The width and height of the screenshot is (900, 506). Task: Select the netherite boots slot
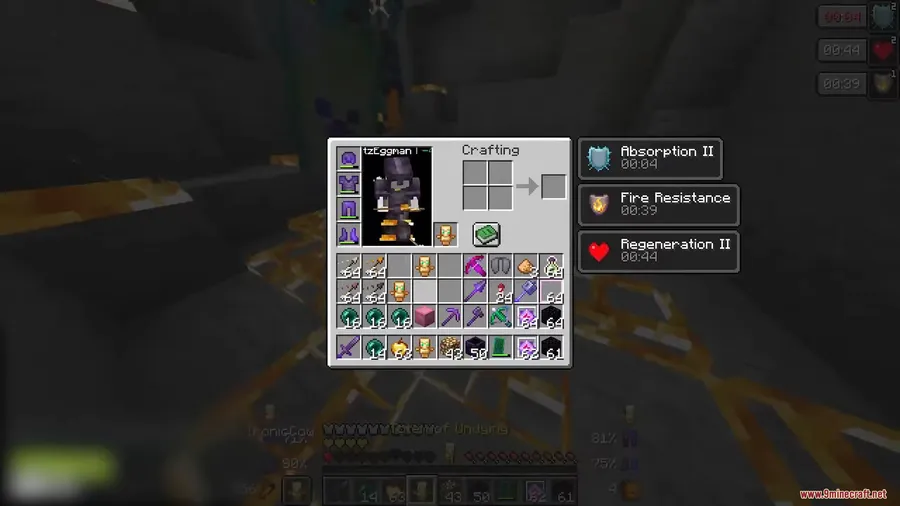tap(348, 234)
